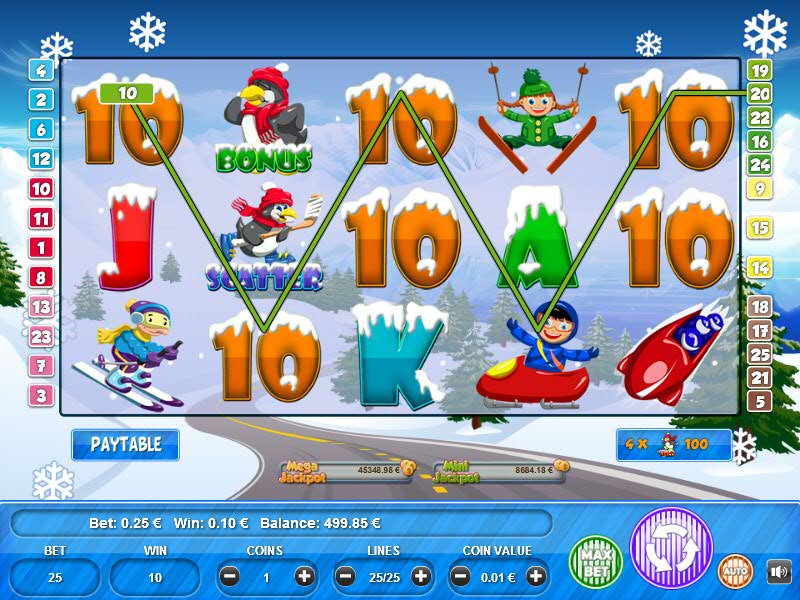This screenshot has height=600, width=800.
Task: Select payline 10 marker
Action: 41,188
